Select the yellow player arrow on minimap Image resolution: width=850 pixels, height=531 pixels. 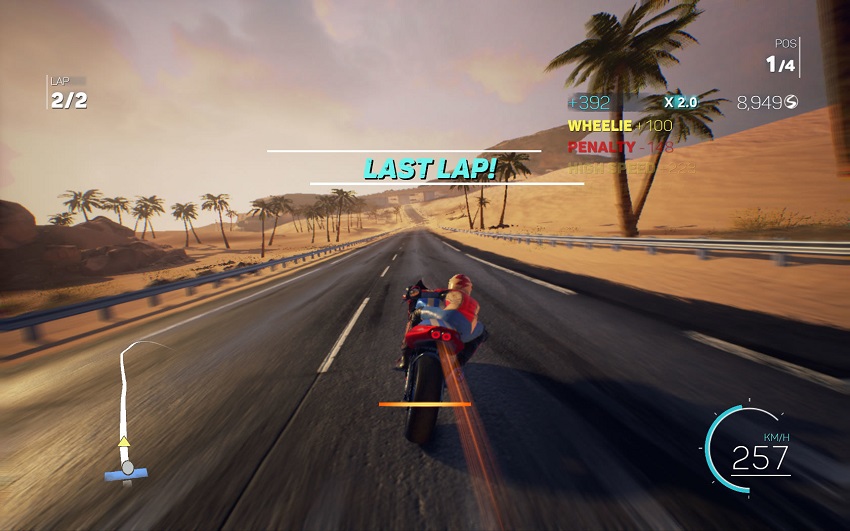(x=124, y=441)
